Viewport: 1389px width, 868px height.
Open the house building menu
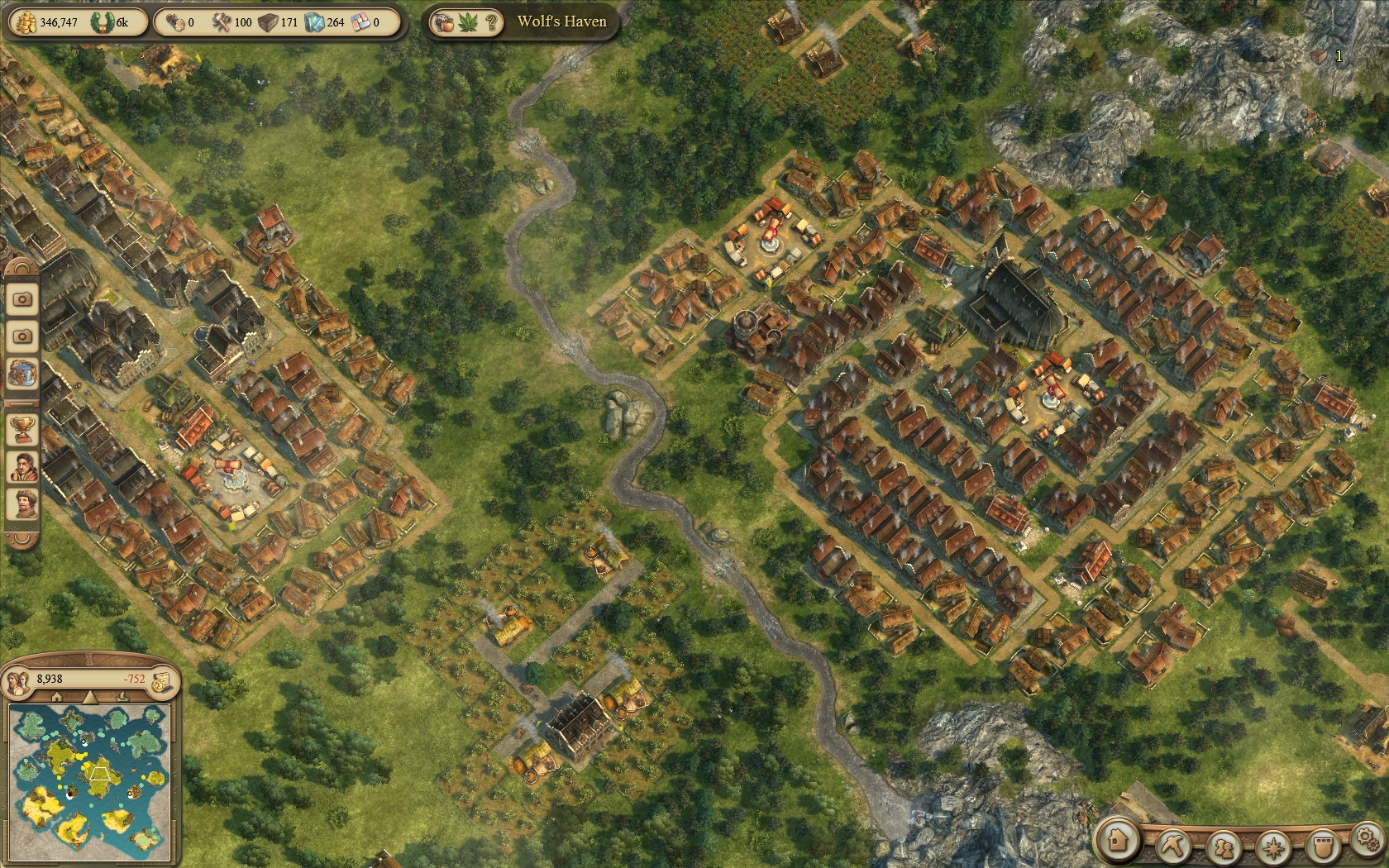(x=1119, y=841)
